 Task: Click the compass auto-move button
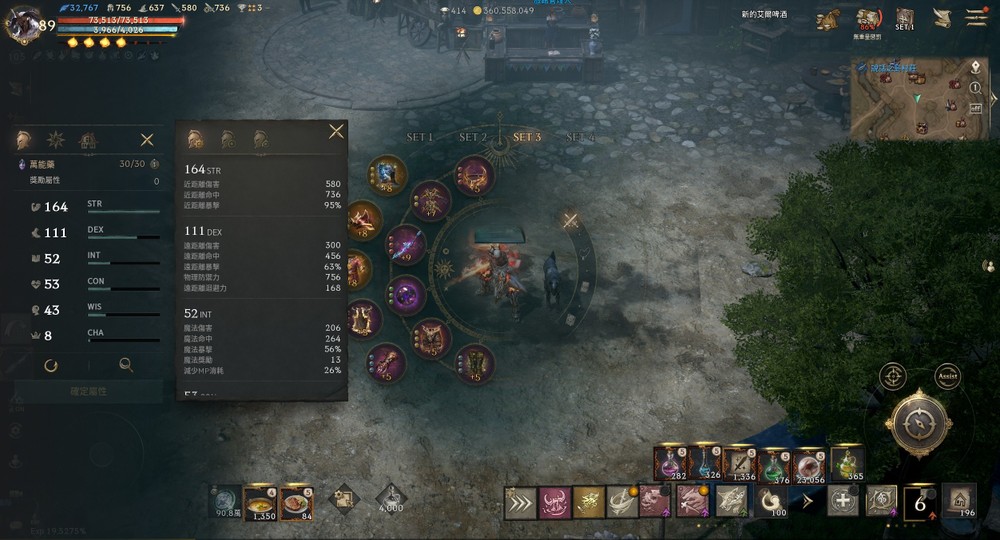[x=917, y=424]
